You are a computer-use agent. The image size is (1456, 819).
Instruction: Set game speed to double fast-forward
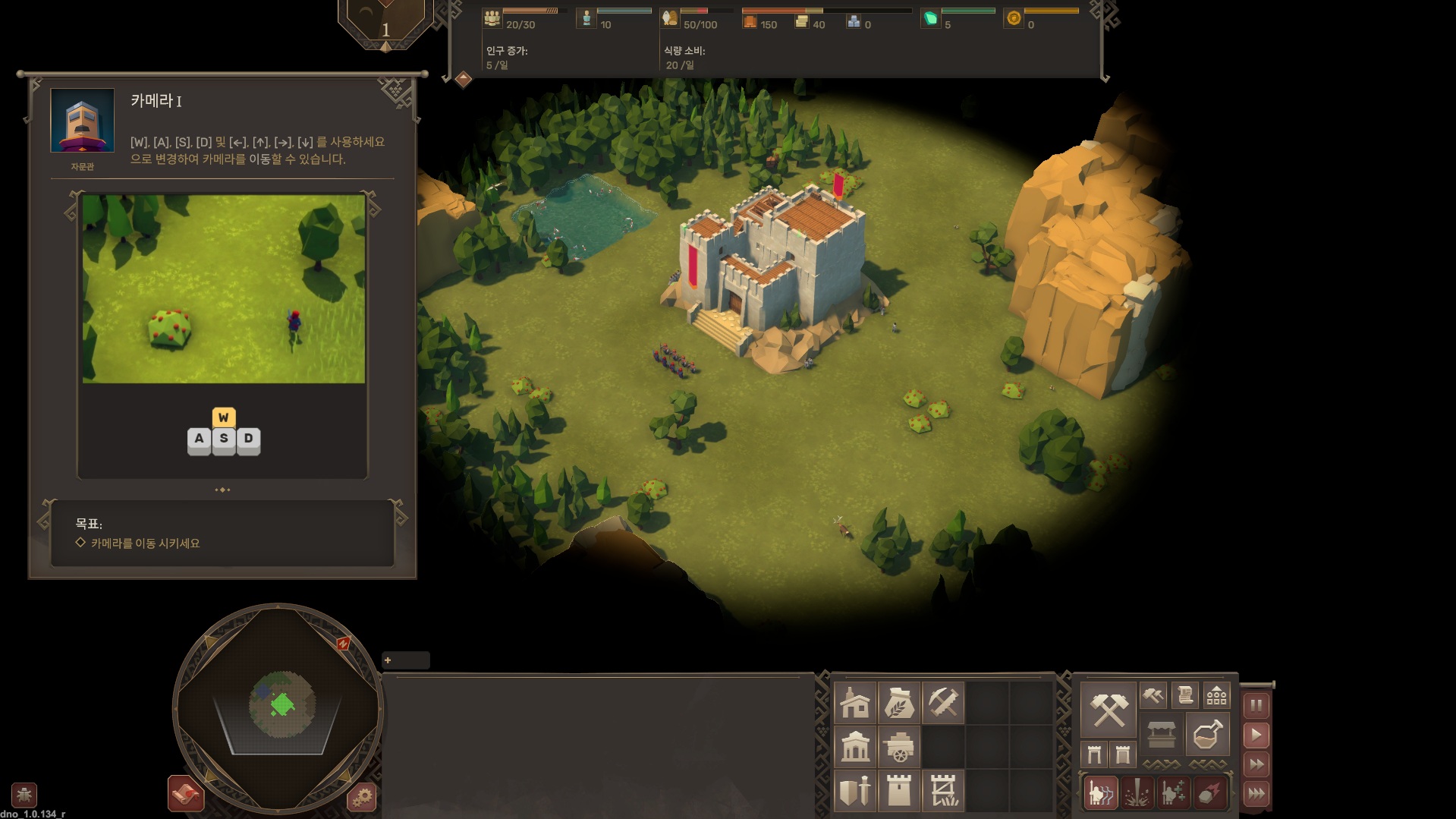1256,764
